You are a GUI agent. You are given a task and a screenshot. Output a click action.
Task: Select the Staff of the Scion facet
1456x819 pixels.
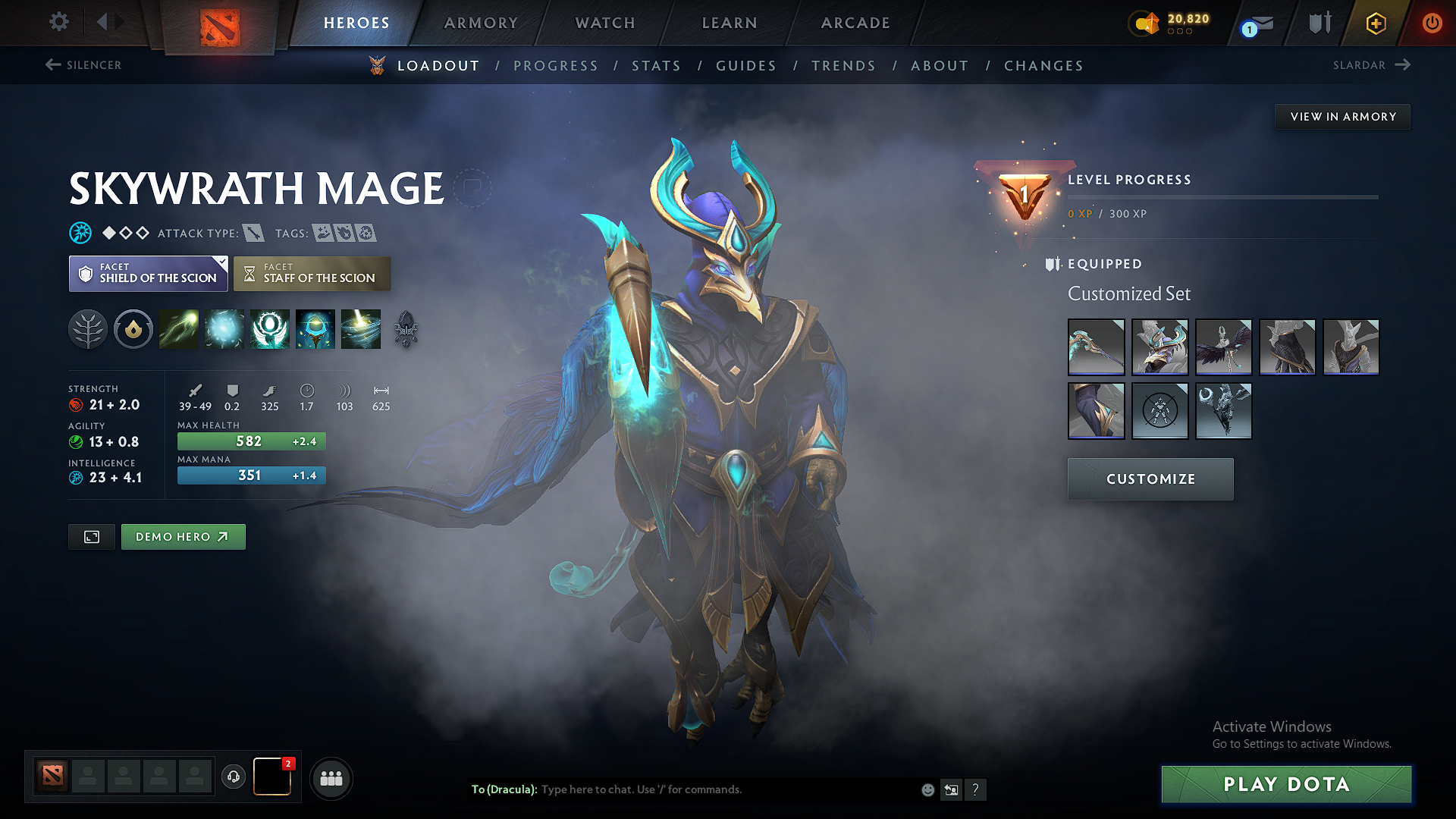point(312,273)
